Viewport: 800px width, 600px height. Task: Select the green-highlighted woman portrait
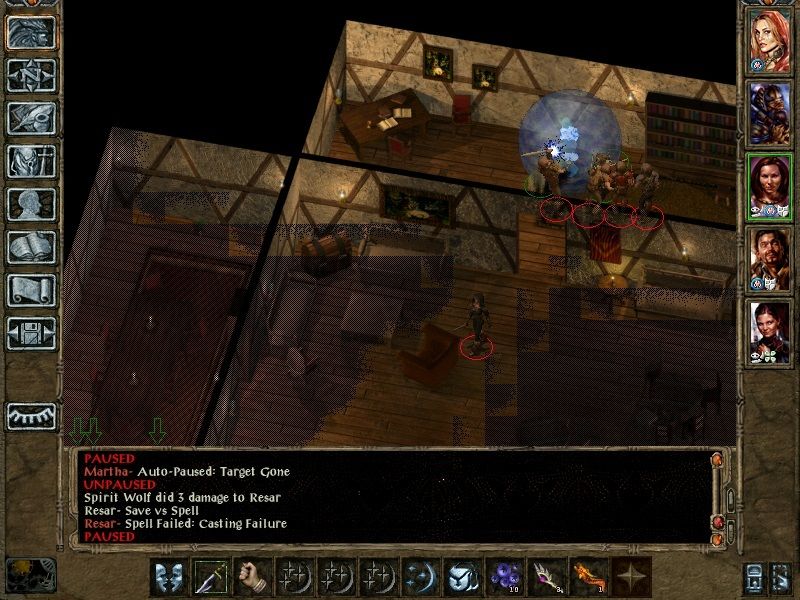coord(770,187)
